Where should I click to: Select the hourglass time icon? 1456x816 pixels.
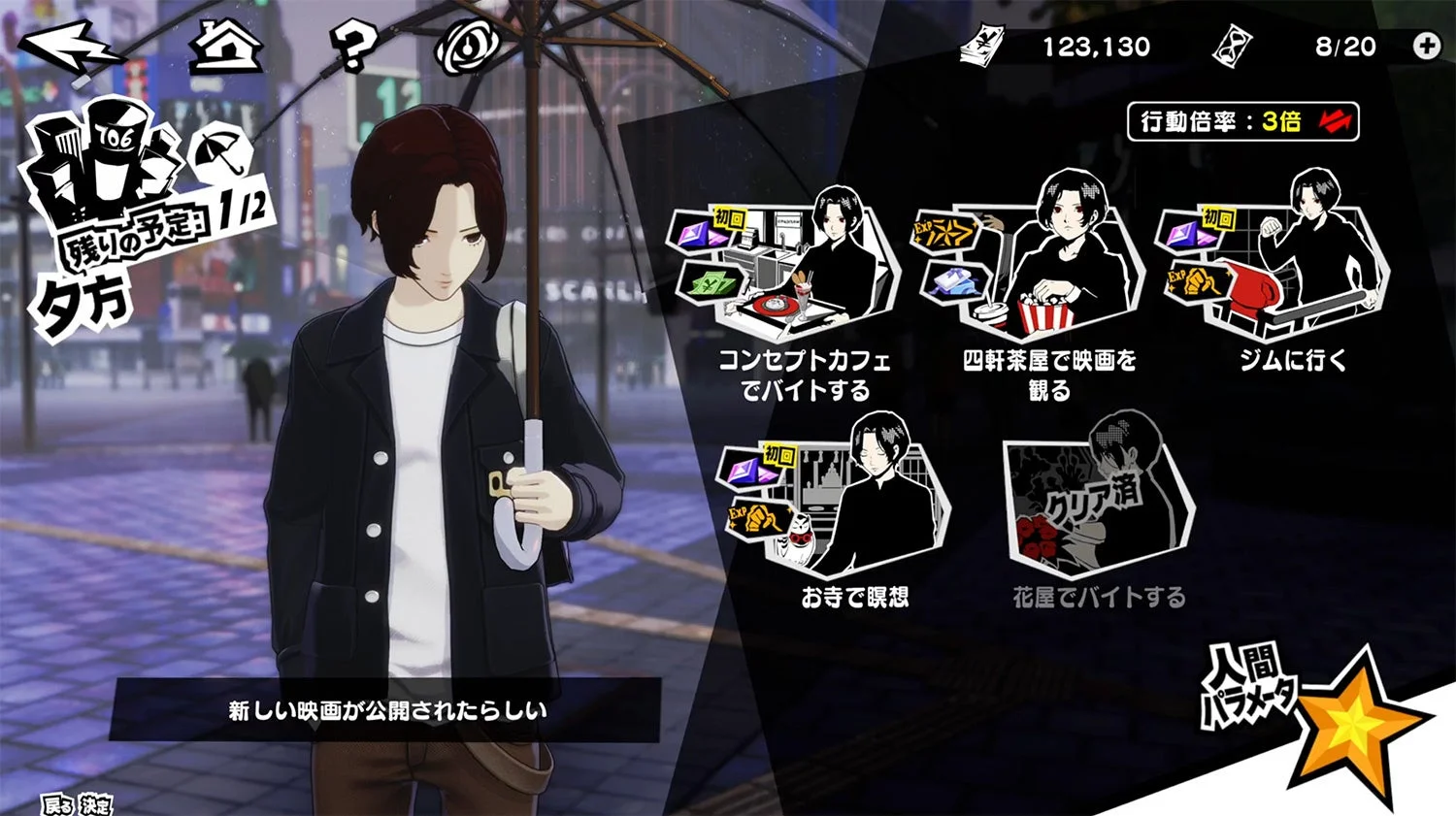1231,45
